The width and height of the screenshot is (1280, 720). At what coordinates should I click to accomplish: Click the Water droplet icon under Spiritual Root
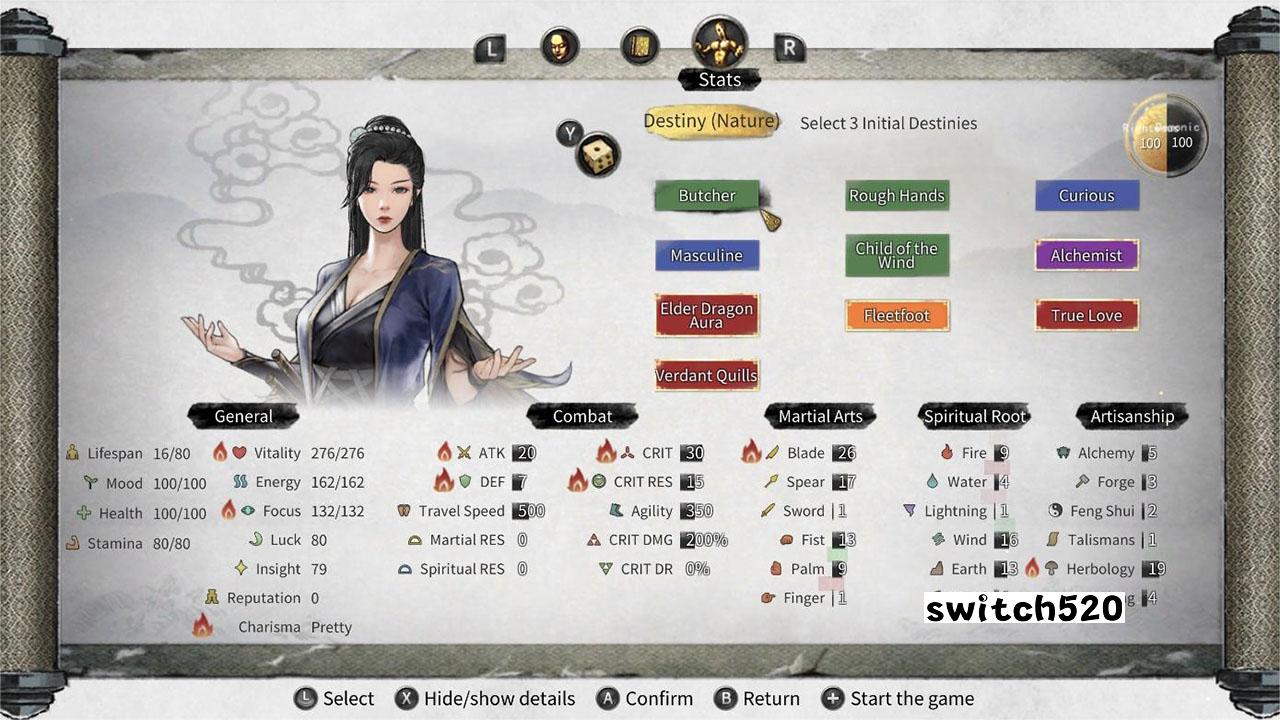tap(934, 481)
